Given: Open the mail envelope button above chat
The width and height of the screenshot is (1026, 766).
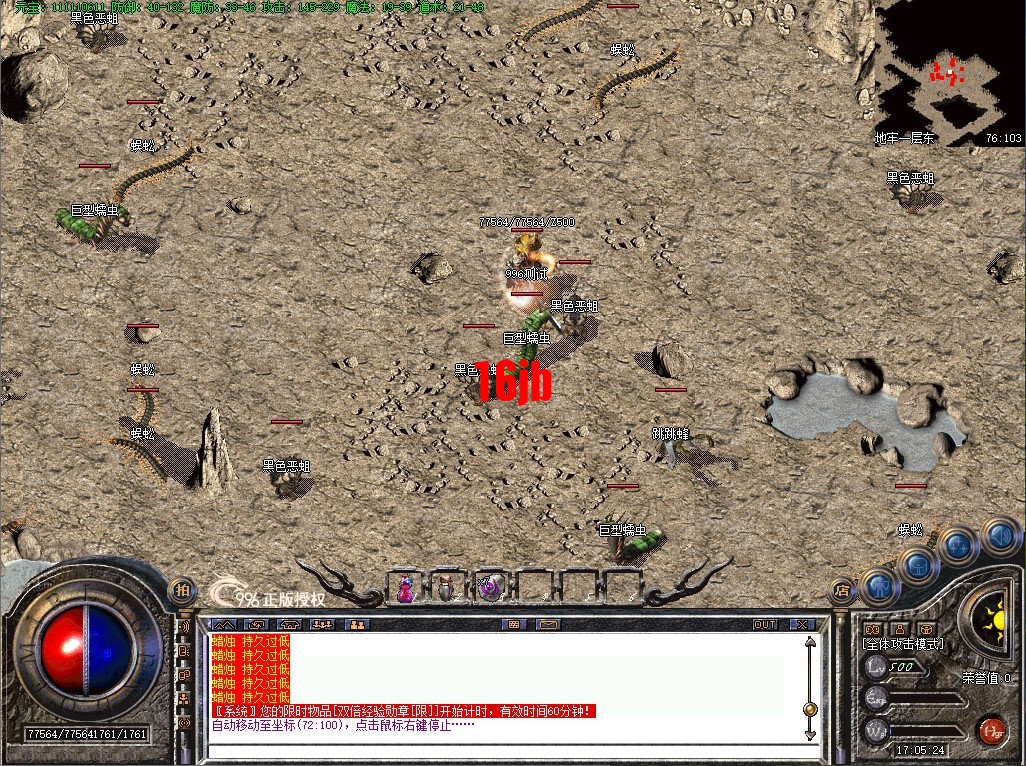Looking at the screenshot, I should [x=547, y=625].
